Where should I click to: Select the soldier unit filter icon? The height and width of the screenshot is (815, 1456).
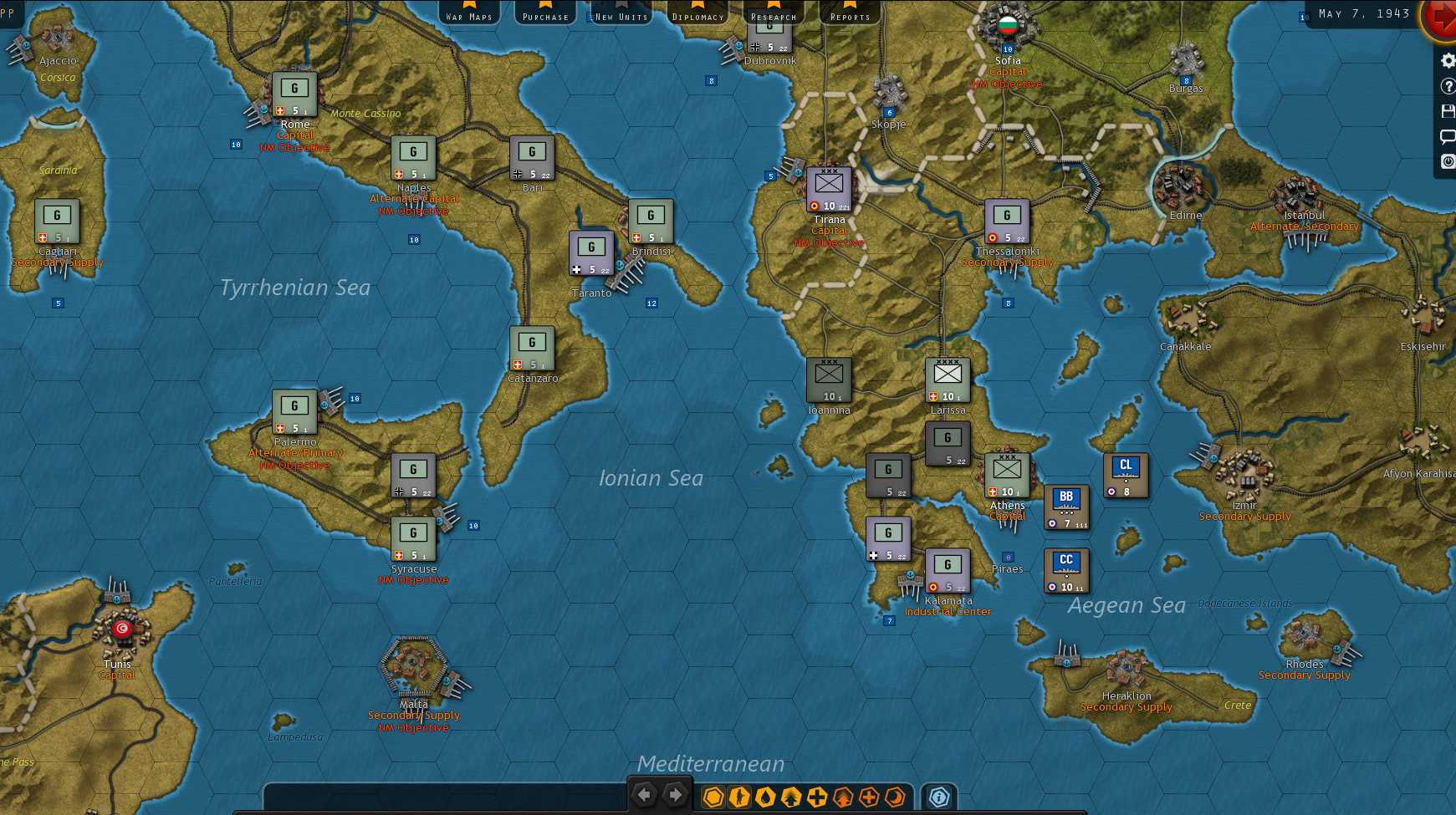click(739, 797)
